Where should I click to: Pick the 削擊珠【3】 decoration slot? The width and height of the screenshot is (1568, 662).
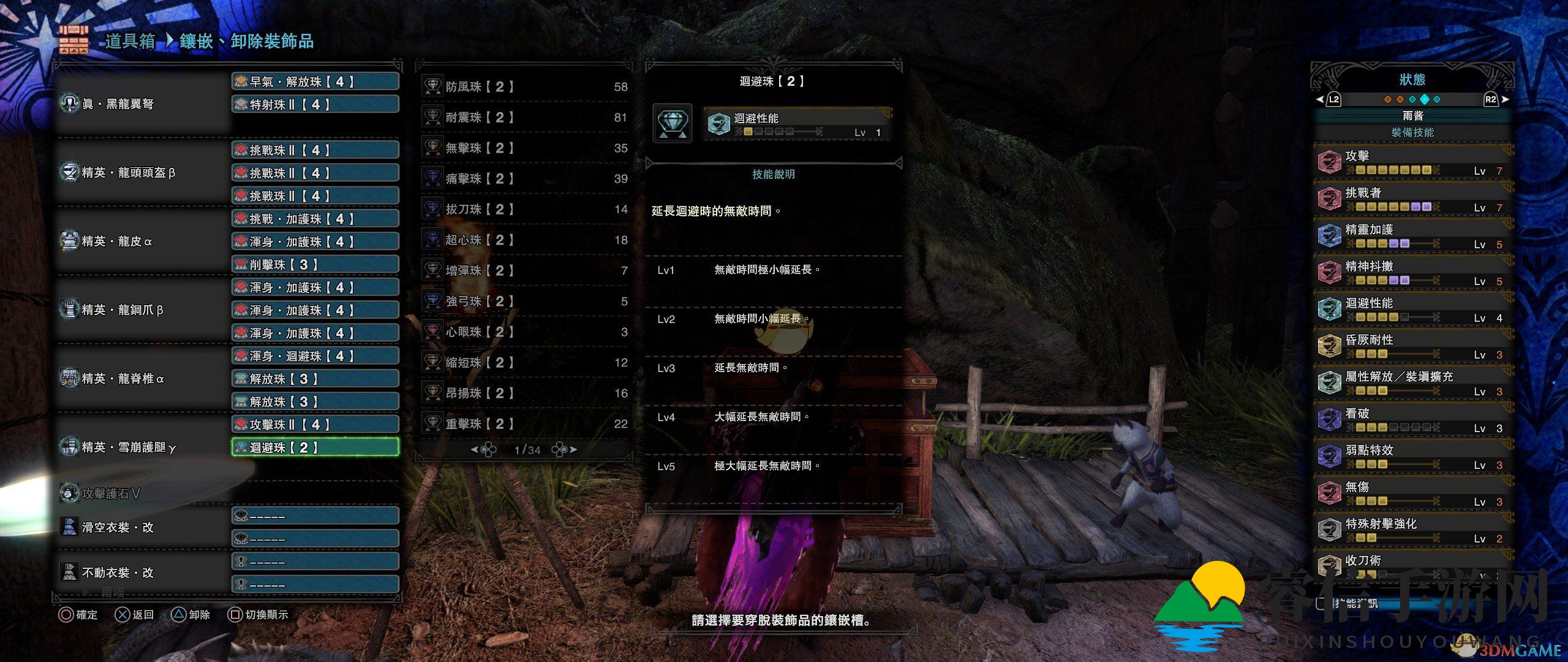(x=315, y=265)
